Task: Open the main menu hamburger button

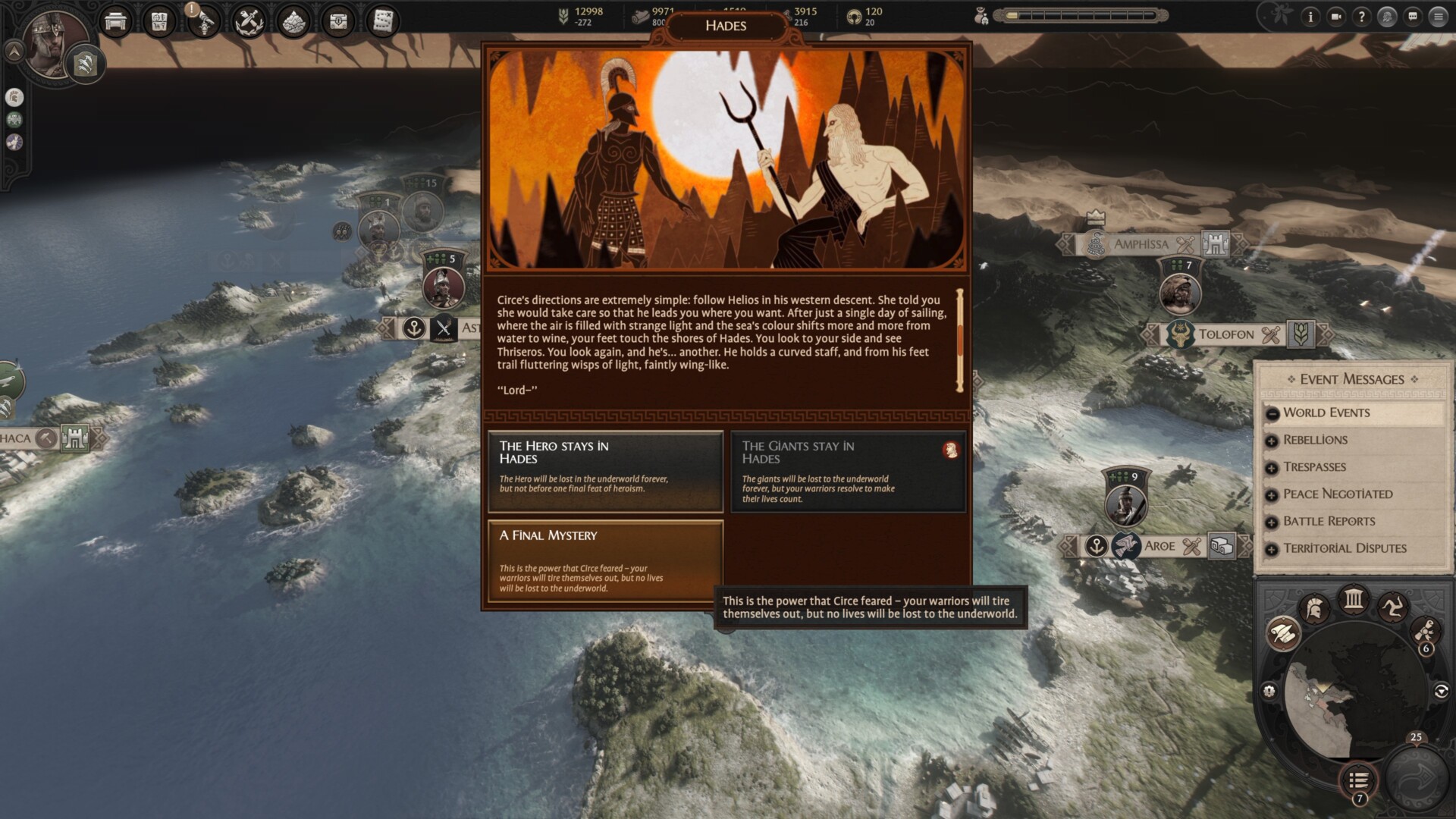Action: (x=1438, y=17)
